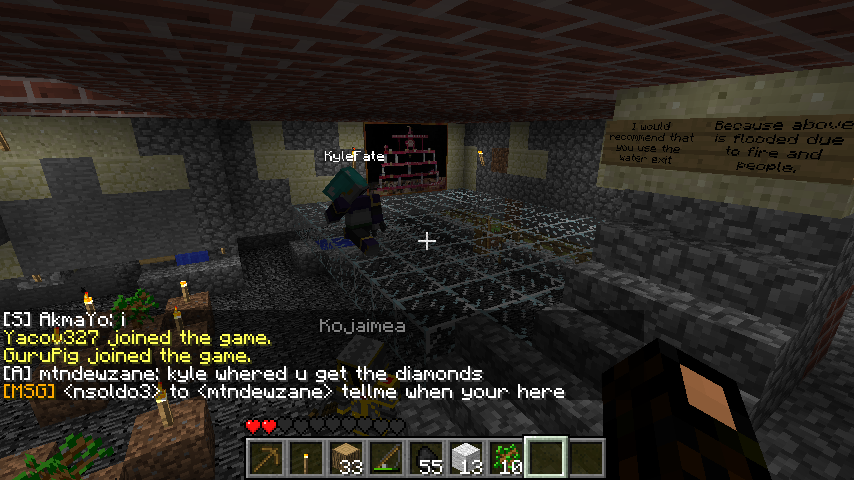The image size is (854, 480).
Task: Select the coal stack of 55
Action: 426,458
